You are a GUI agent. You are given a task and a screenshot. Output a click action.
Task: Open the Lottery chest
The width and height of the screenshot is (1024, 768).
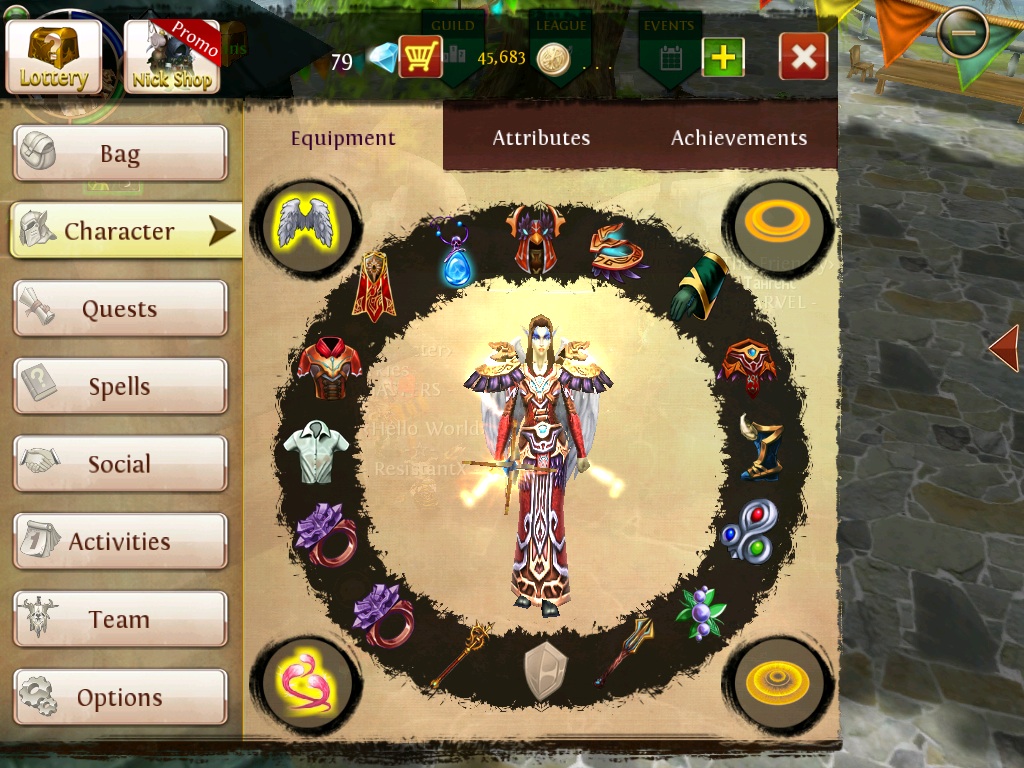[54, 56]
